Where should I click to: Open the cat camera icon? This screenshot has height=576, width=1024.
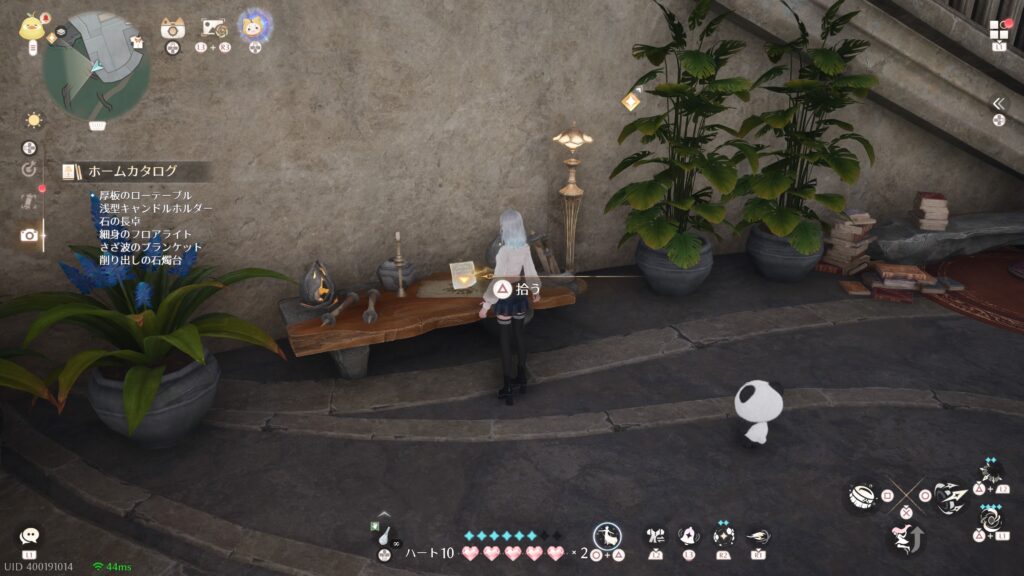click(x=172, y=28)
